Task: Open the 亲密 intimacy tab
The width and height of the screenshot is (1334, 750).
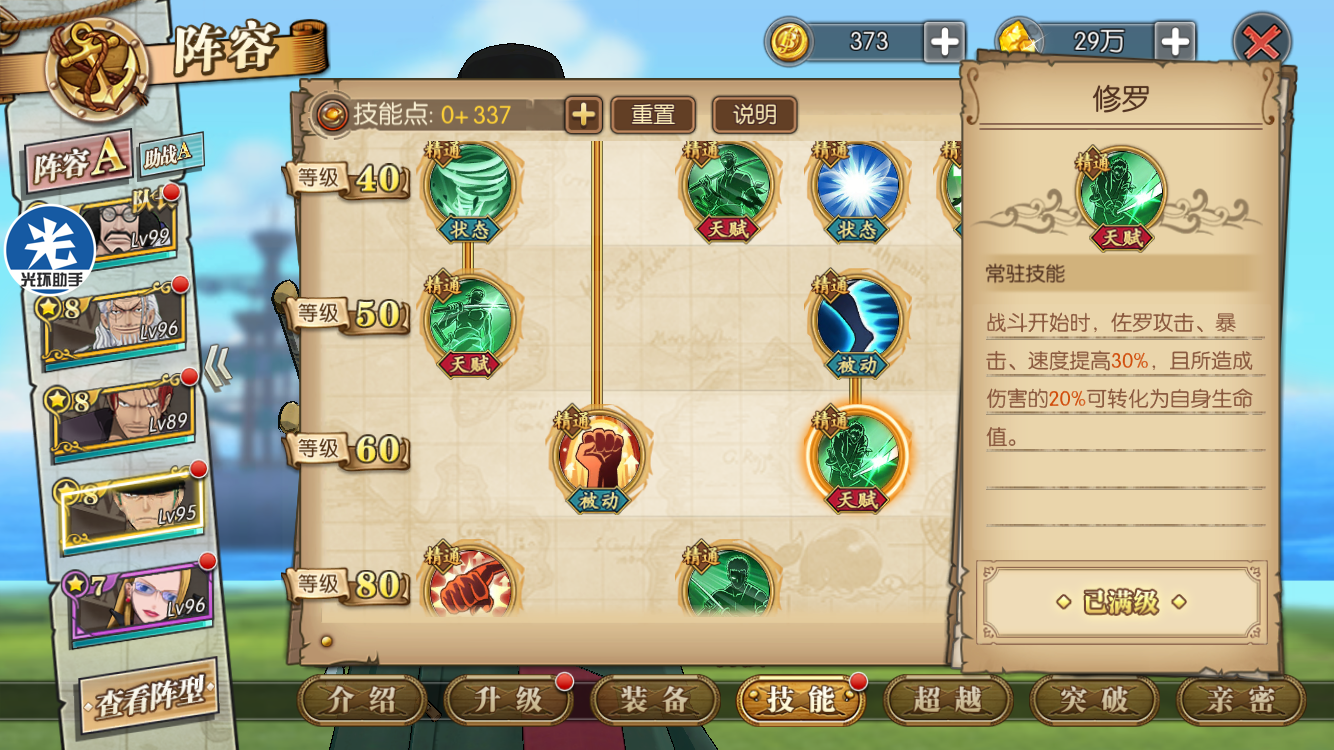Action: point(1240,700)
